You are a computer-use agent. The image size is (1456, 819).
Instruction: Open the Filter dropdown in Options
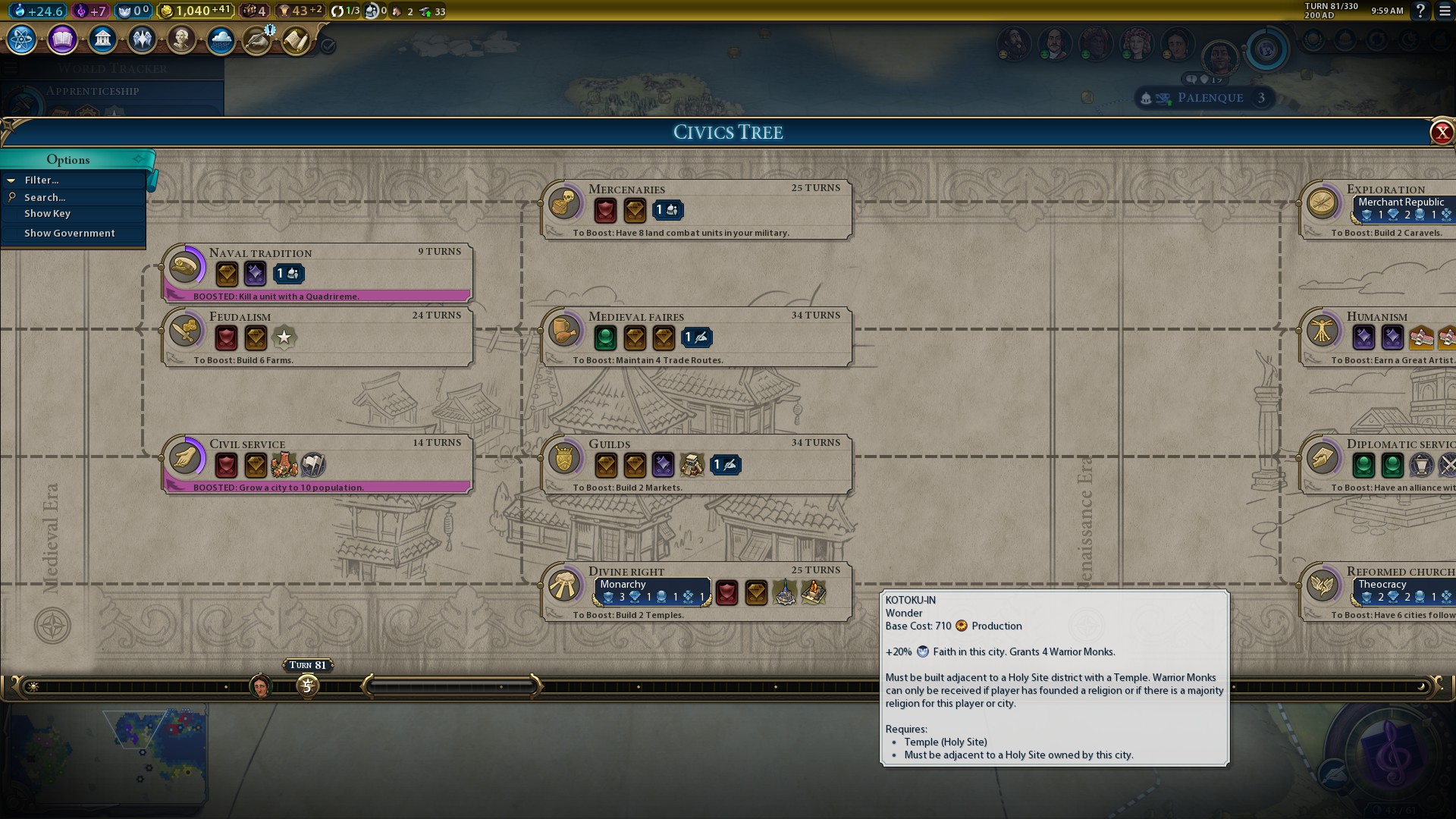click(42, 180)
